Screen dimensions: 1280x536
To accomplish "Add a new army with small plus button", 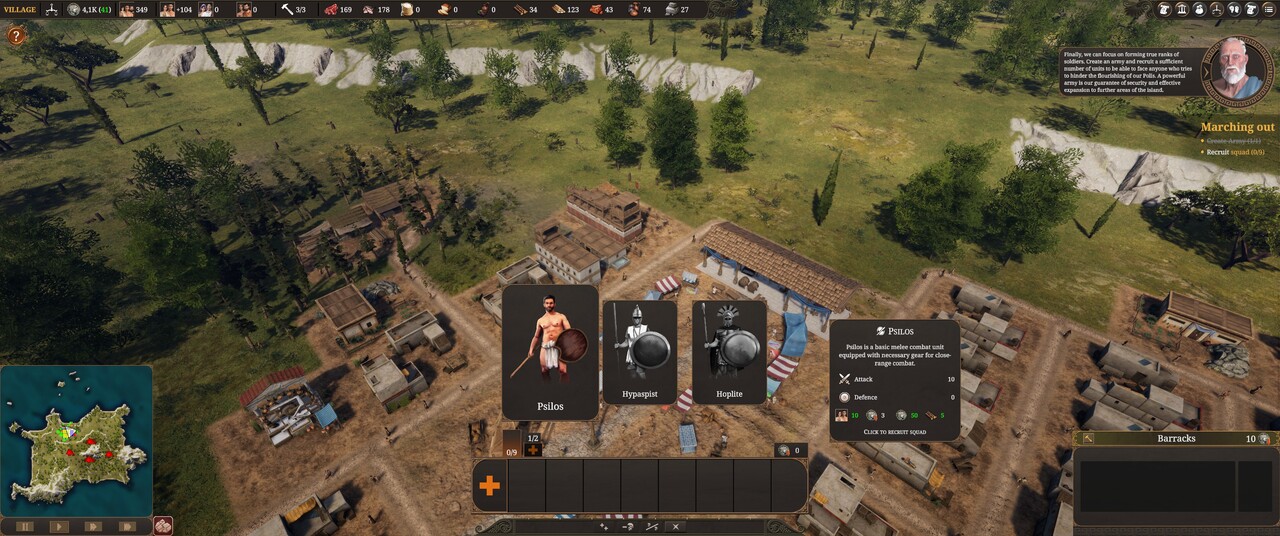I will [x=533, y=450].
